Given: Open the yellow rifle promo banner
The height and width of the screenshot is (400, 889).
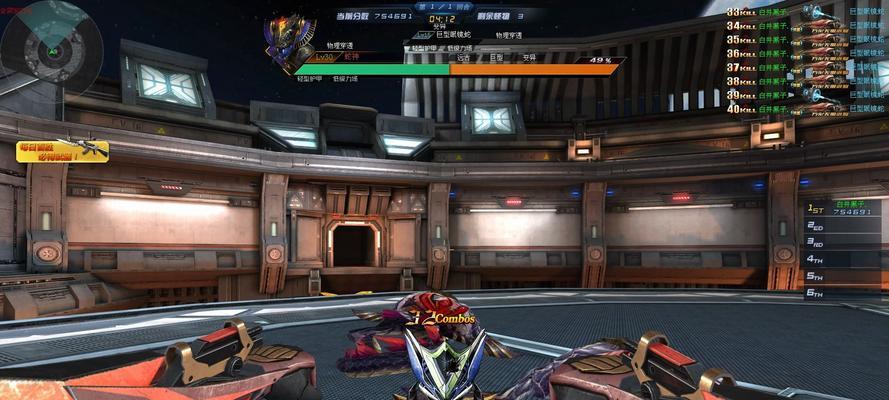Looking at the screenshot, I should point(62,151).
